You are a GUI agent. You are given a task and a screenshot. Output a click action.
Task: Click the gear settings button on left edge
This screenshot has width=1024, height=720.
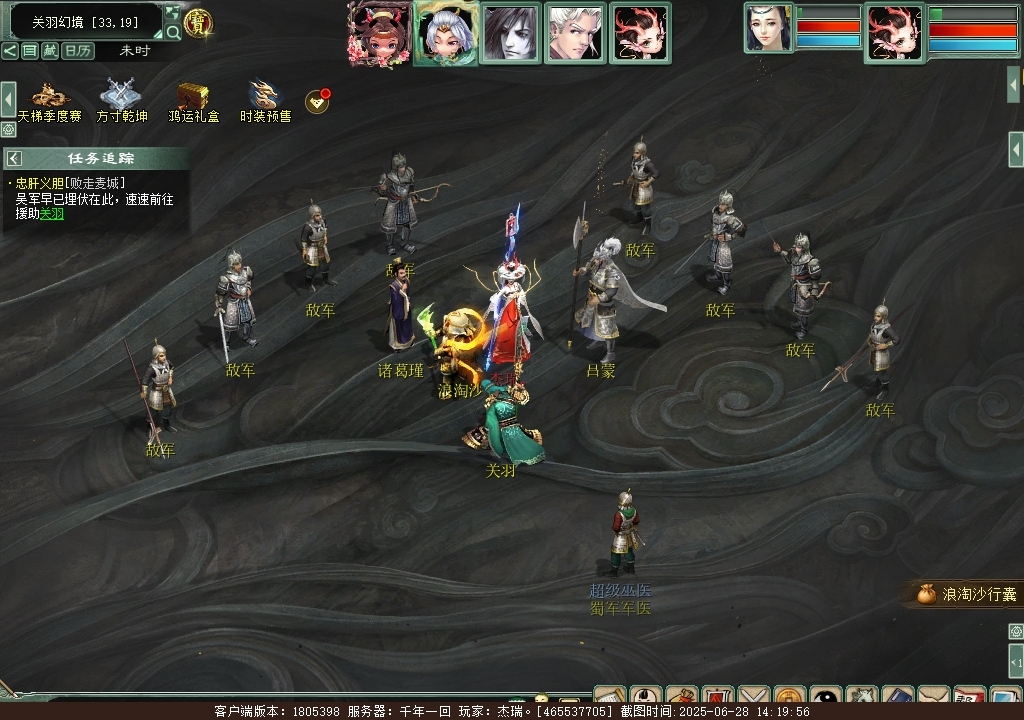point(8,129)
